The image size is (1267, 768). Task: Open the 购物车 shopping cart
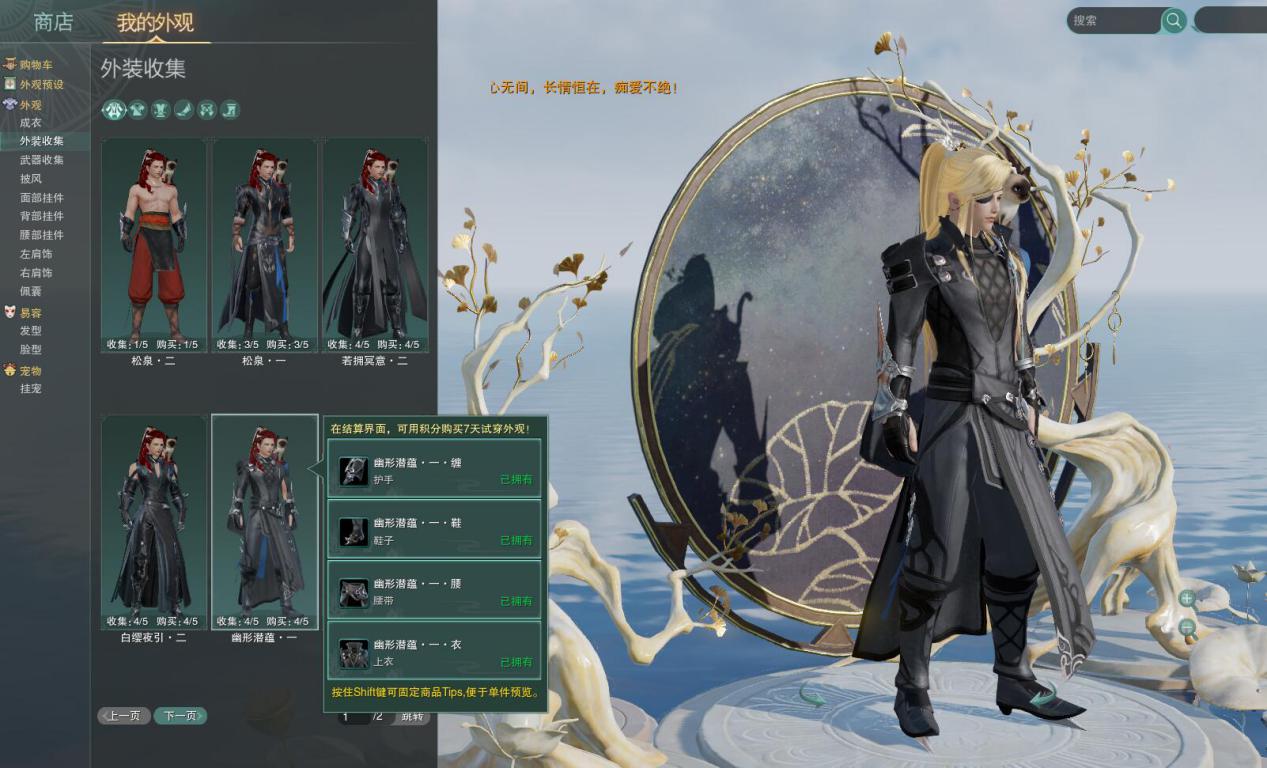click(x=36, y=65)
